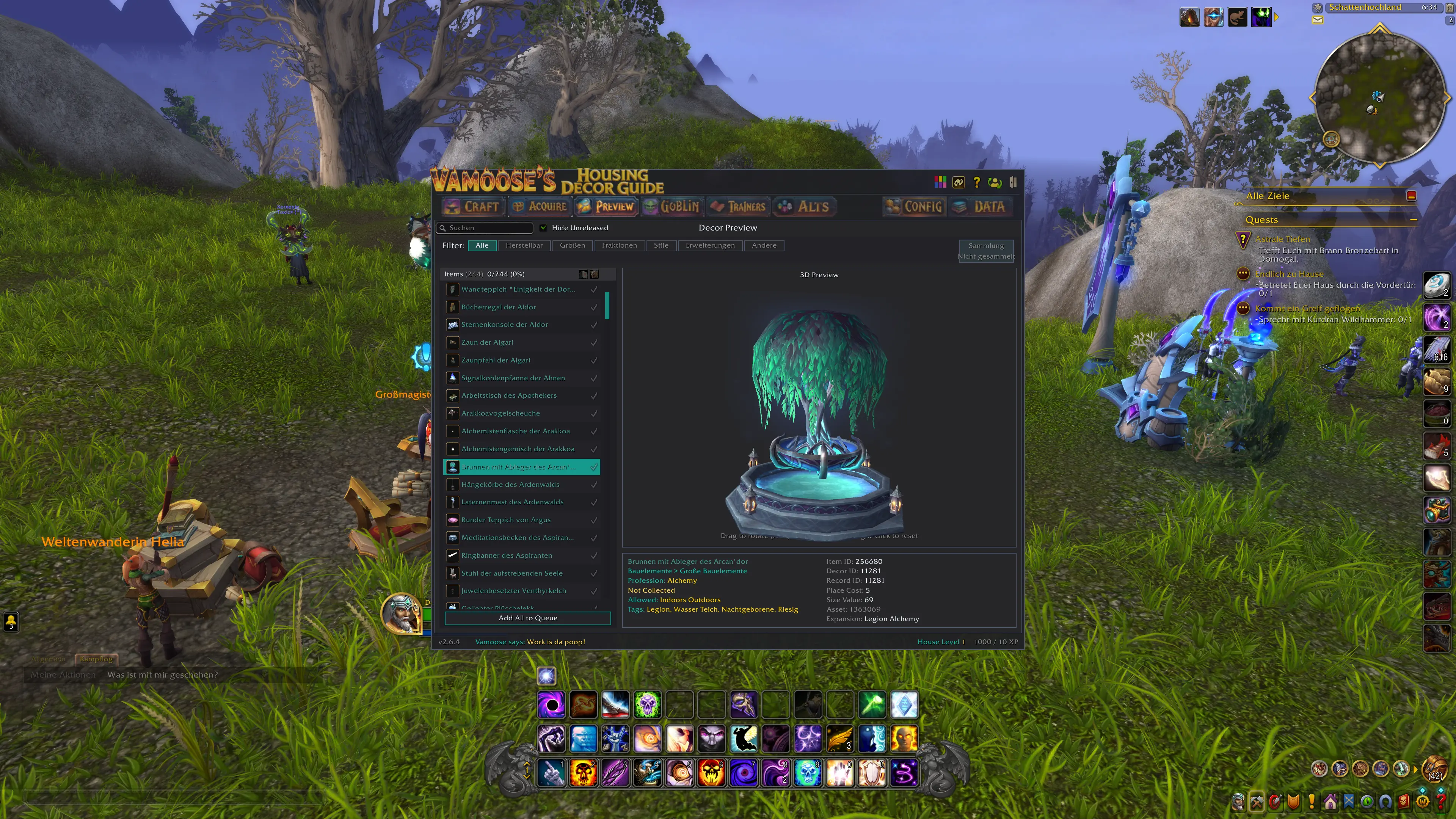Open the Data tab

click(981, 207)
